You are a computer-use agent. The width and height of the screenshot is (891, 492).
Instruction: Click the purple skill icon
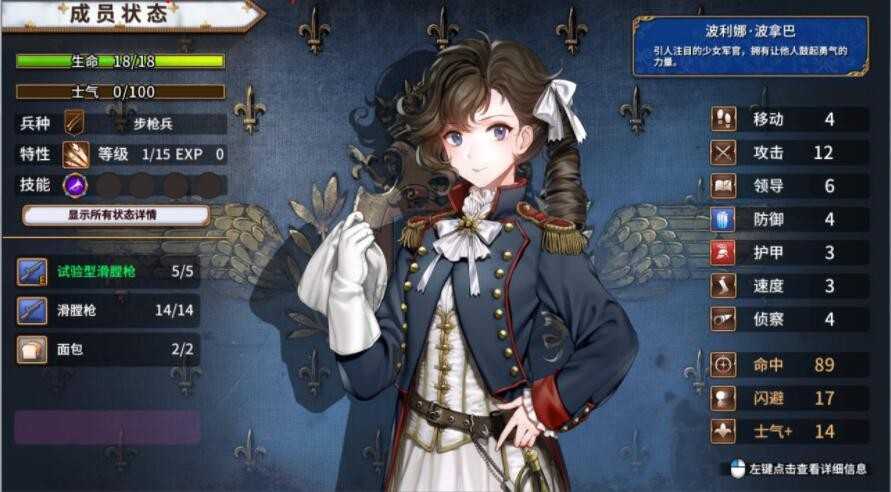(74, 185)
